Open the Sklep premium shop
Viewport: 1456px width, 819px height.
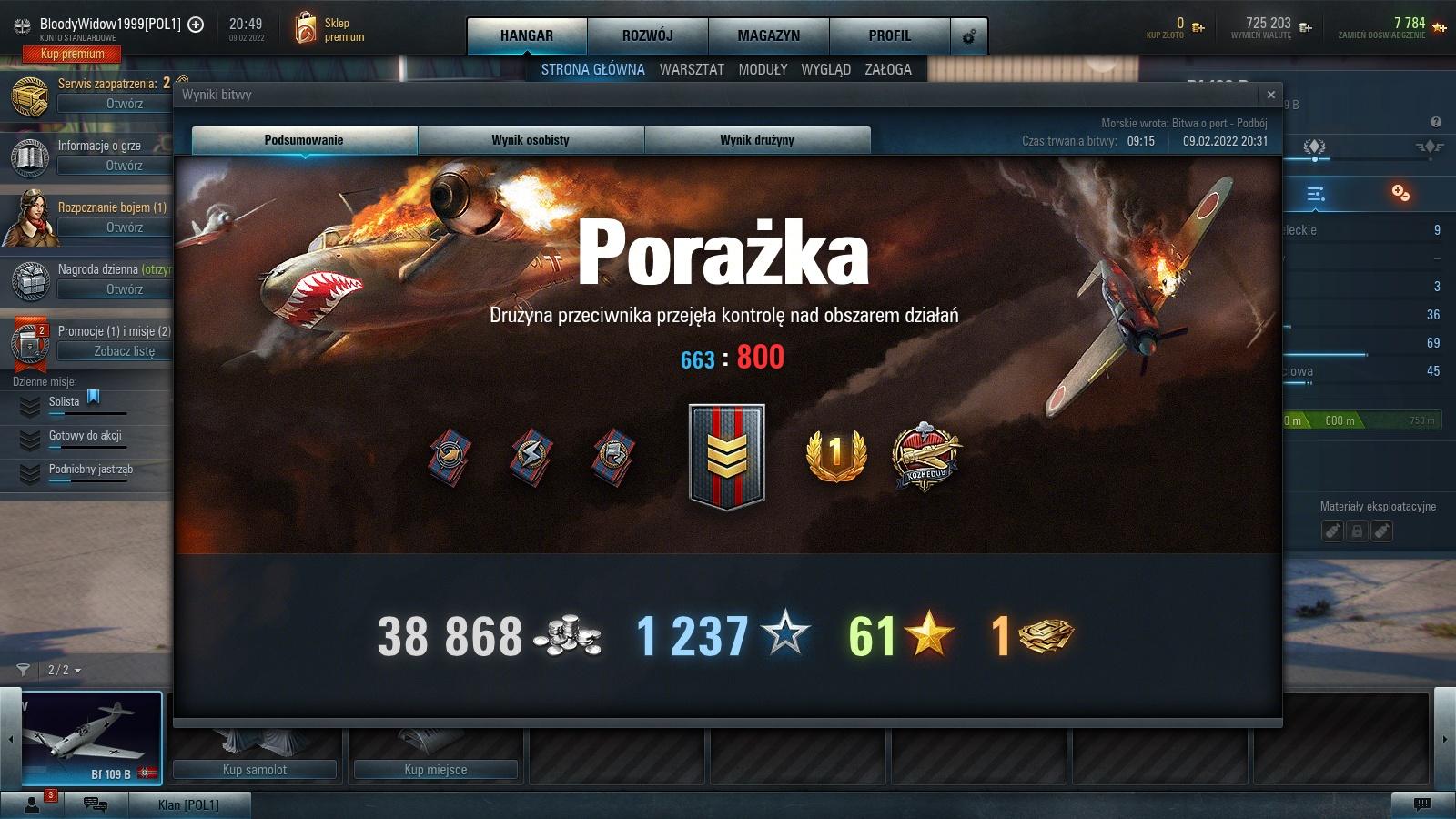coord(331,30)
